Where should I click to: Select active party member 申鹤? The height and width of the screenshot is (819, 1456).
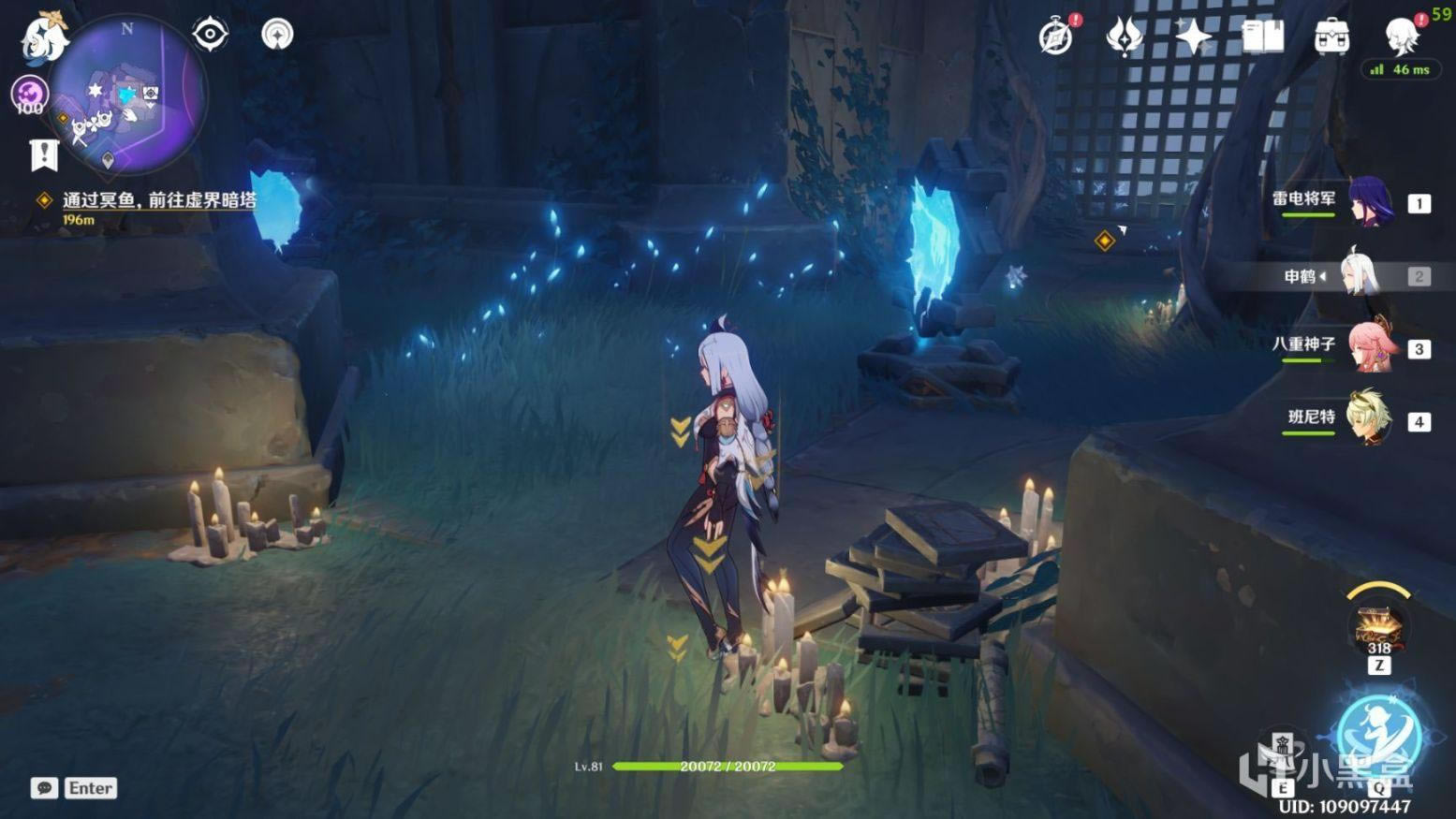(x=1367, y=275)
